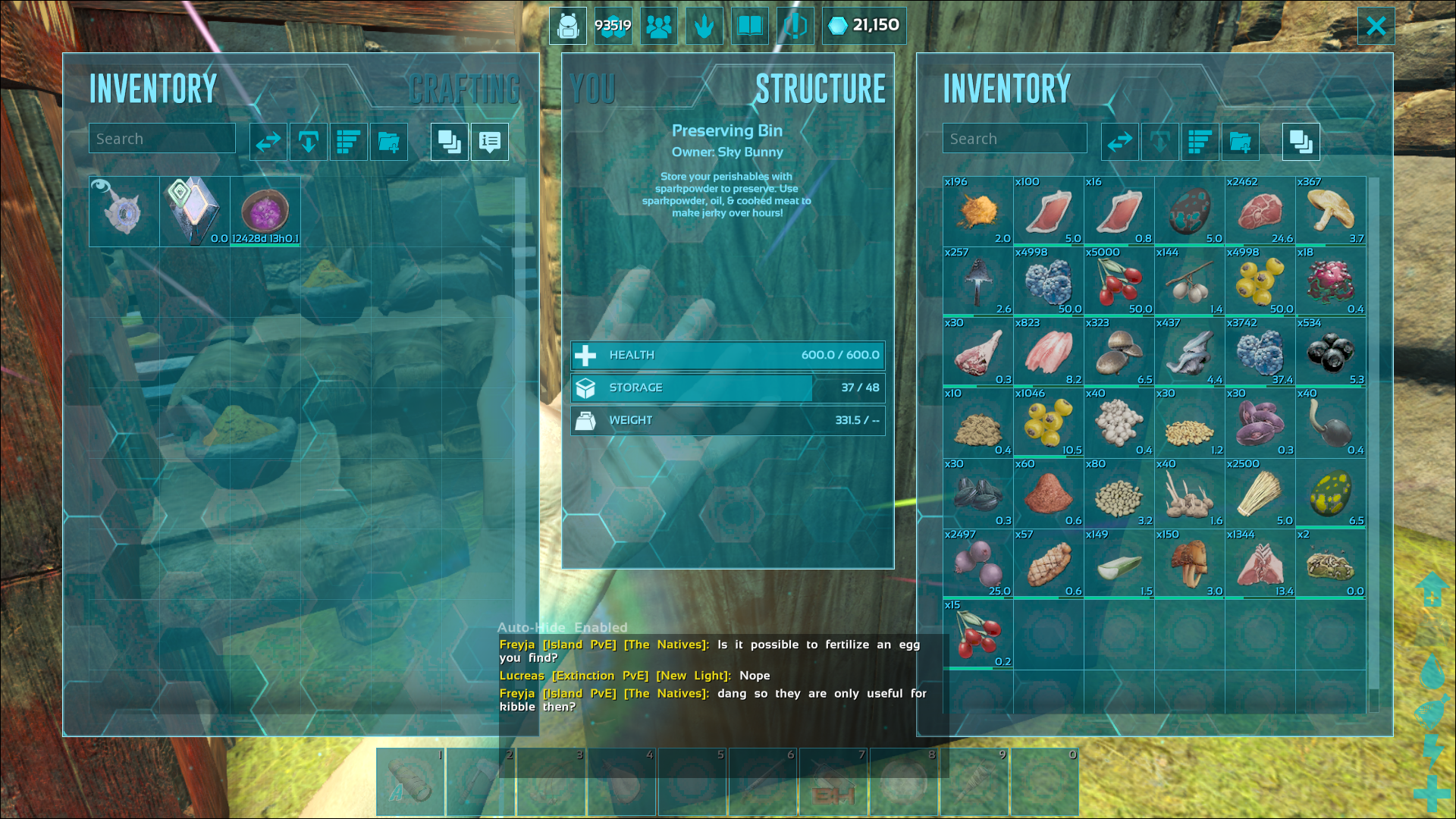
Task: Transfer all items using player inventory arrows button
Action: [268, 142]
